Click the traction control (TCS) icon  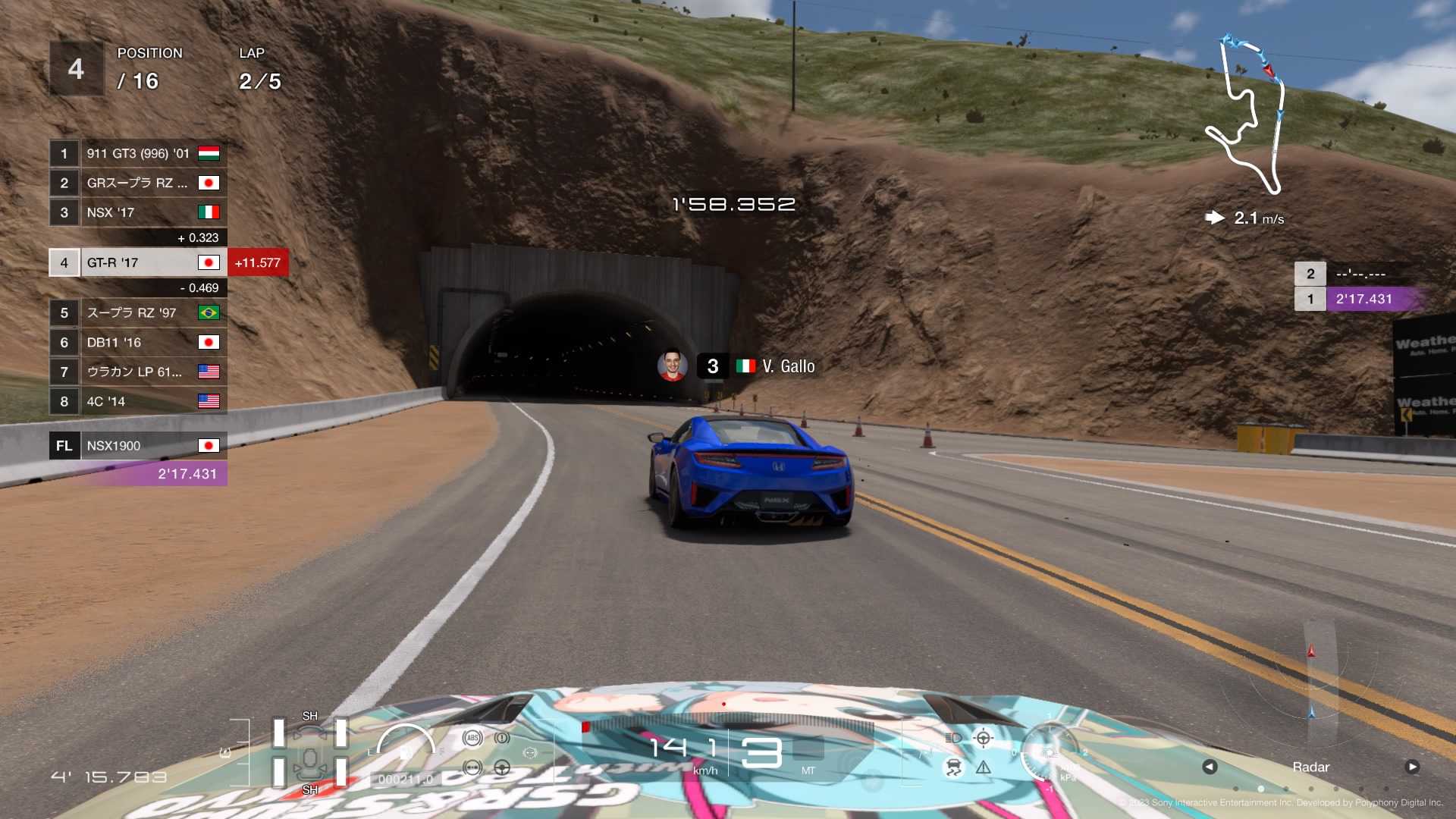pos(954,767)
